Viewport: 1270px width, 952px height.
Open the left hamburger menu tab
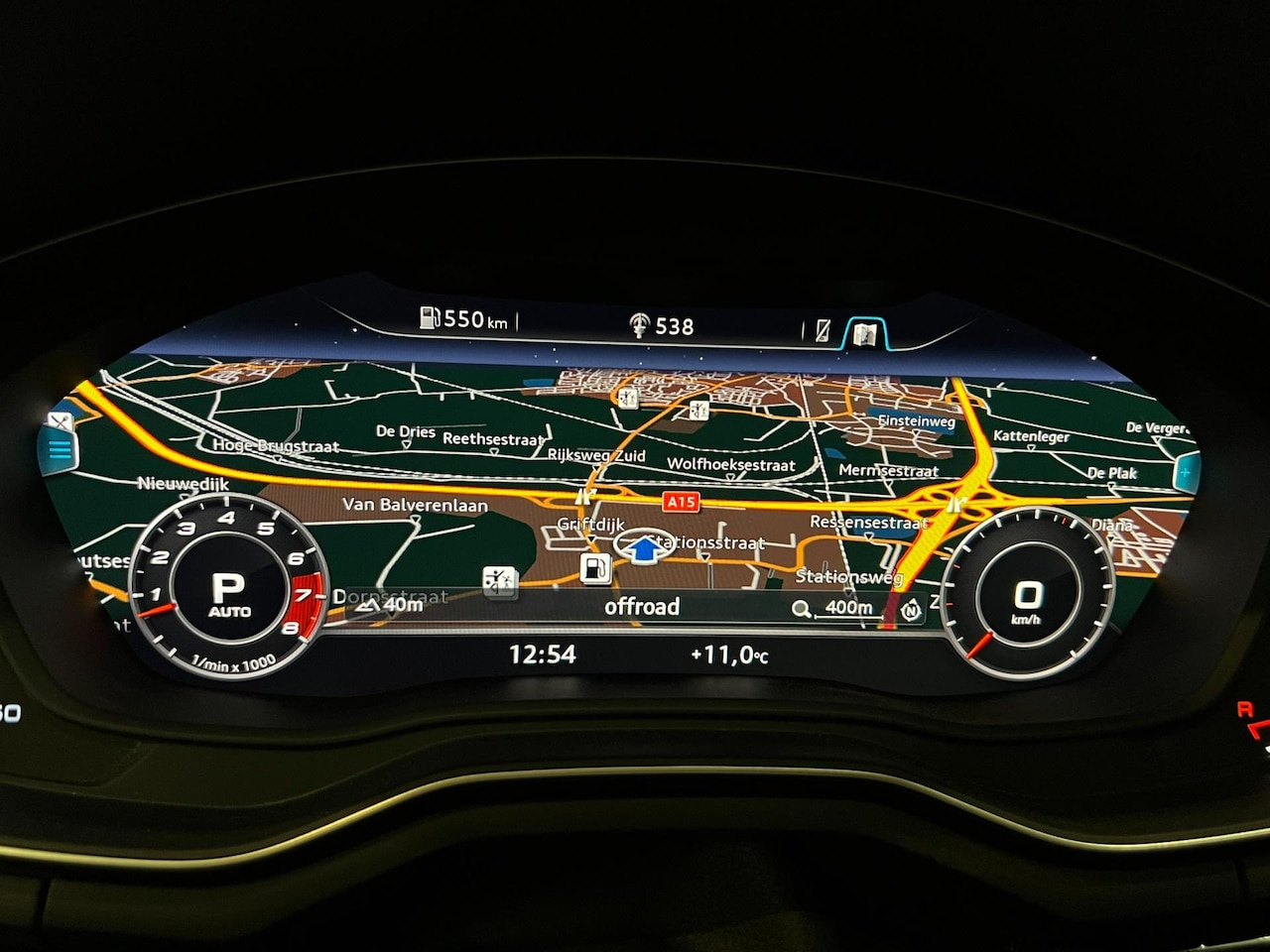click(60, 449)
